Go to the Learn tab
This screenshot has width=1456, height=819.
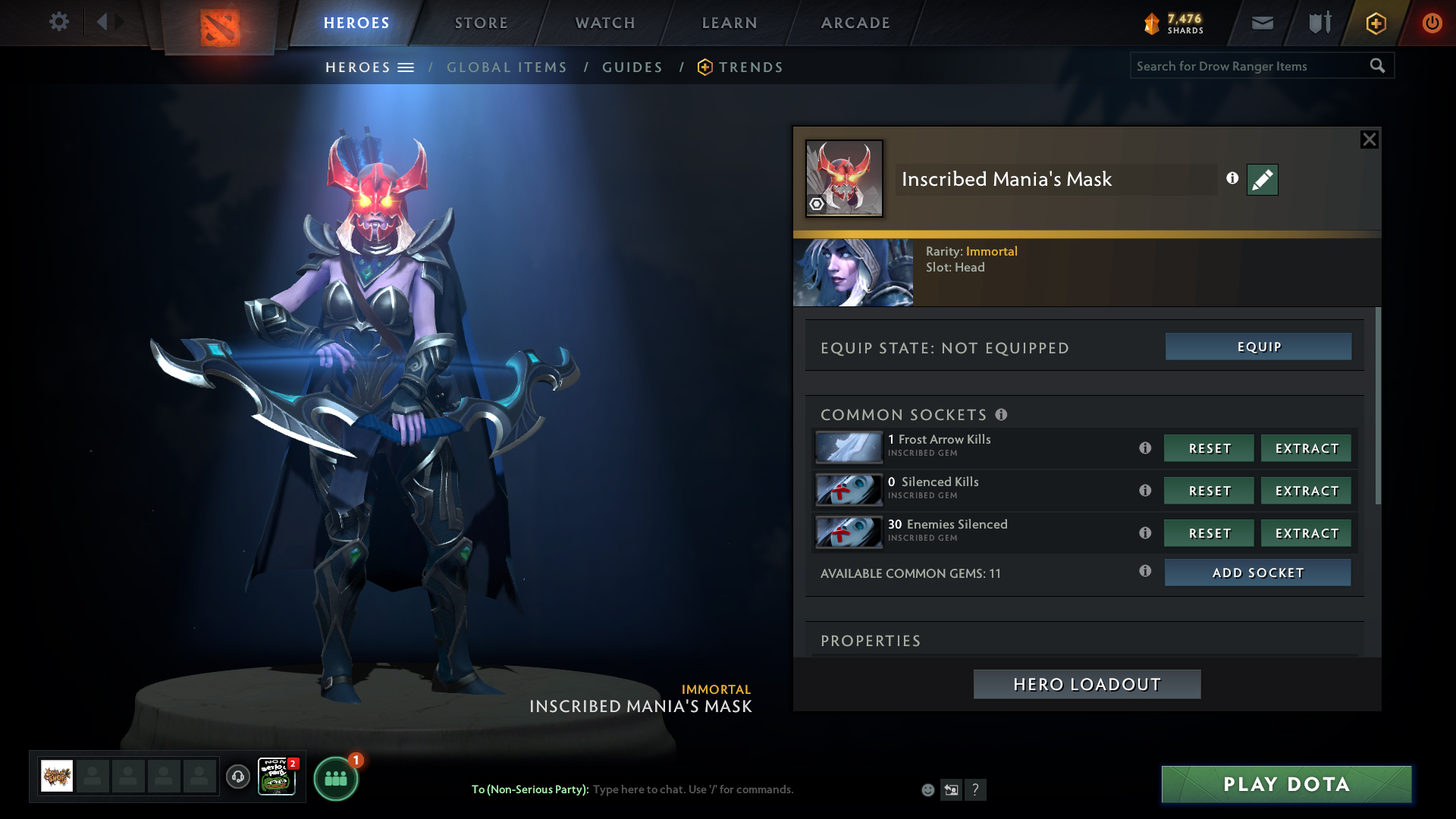click(x=730, y=23)
